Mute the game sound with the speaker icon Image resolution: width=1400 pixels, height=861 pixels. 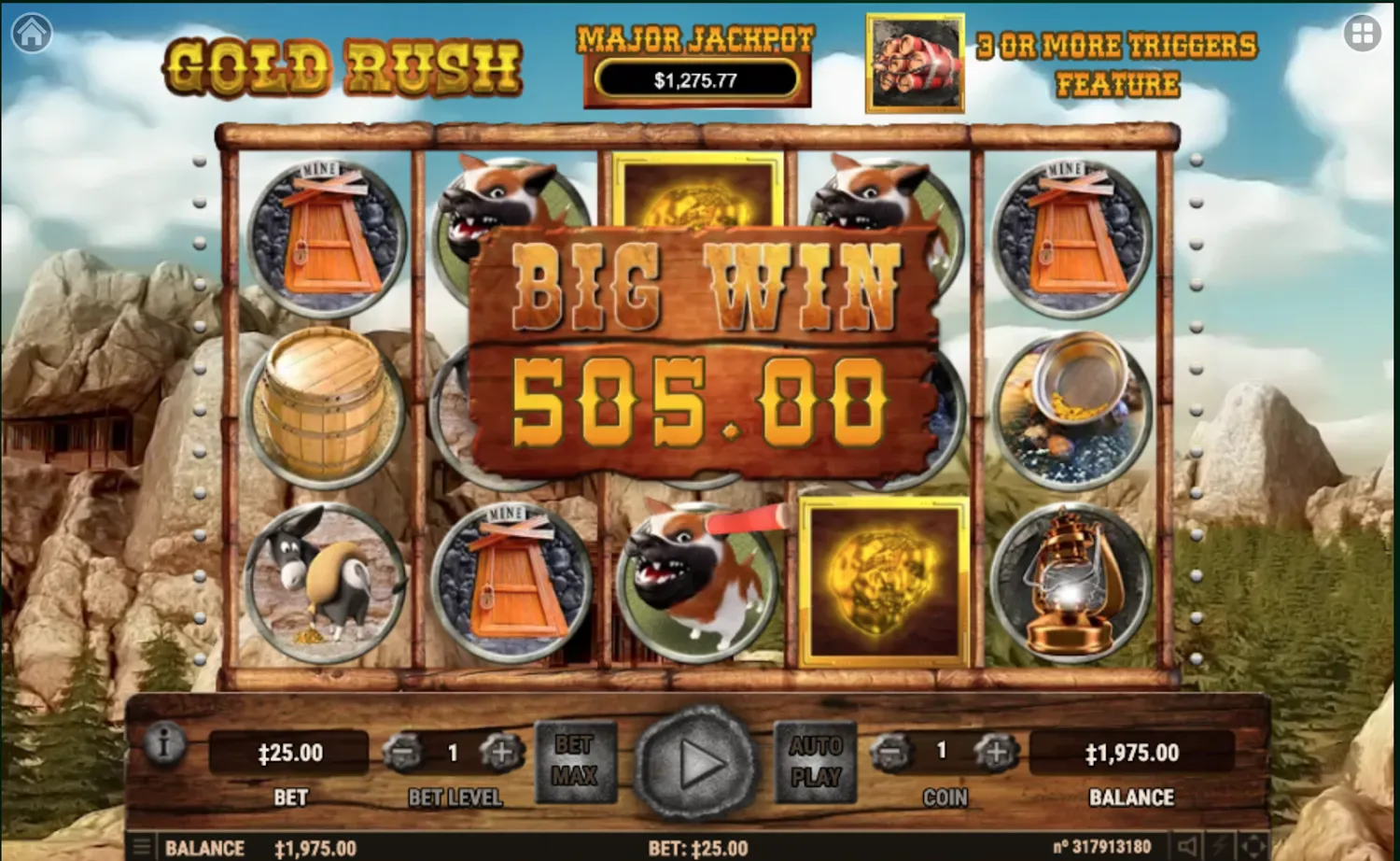(x=1187, y=846)
